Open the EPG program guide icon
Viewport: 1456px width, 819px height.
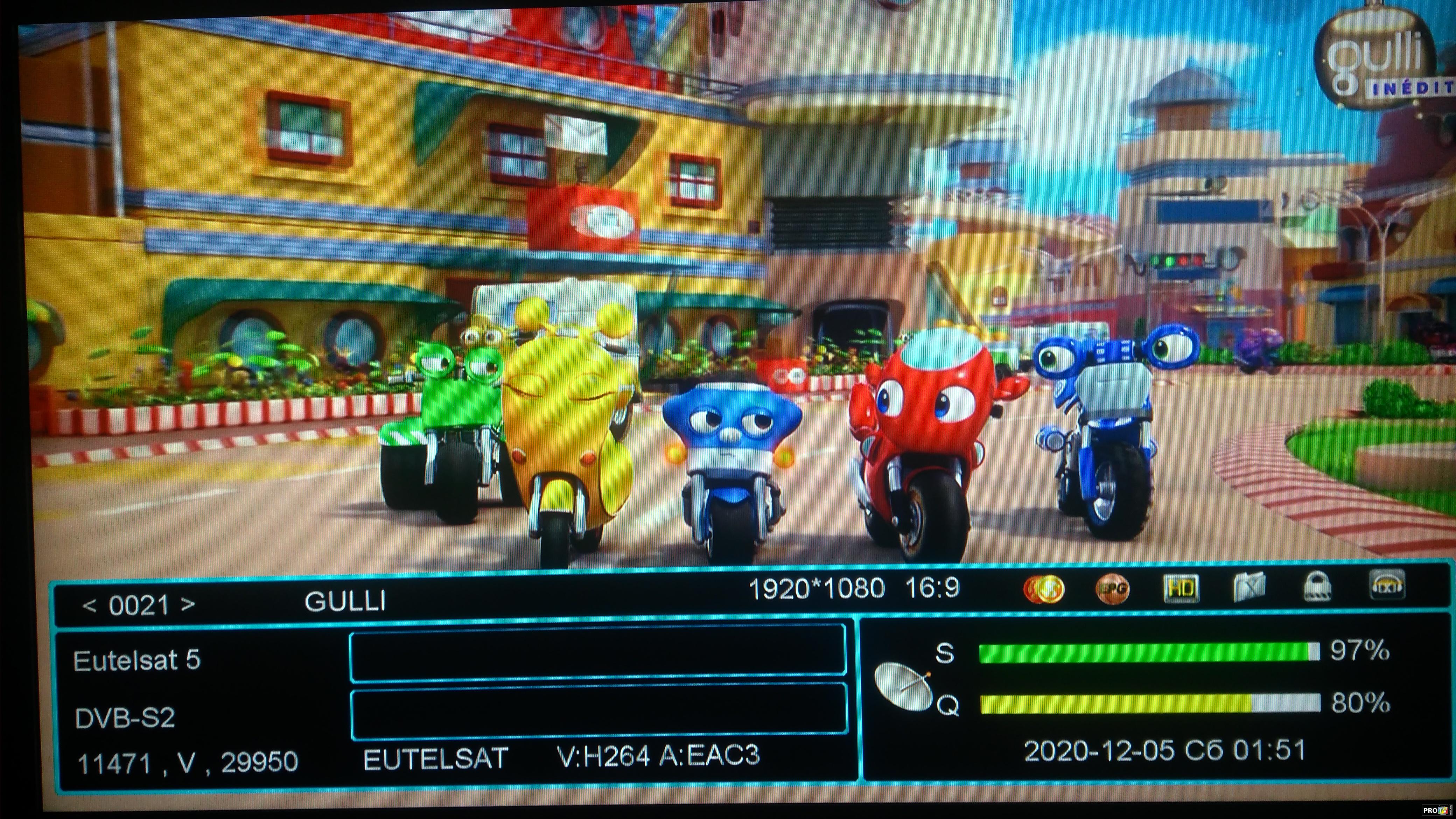1112,589
